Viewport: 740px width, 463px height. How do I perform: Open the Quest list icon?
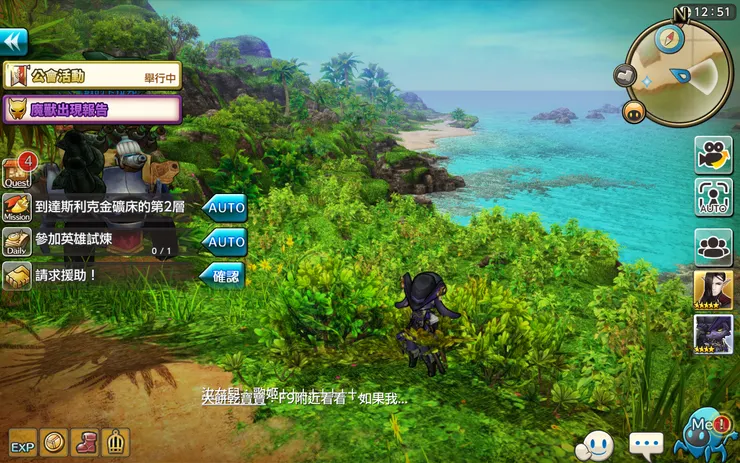[x=17, y=170]
